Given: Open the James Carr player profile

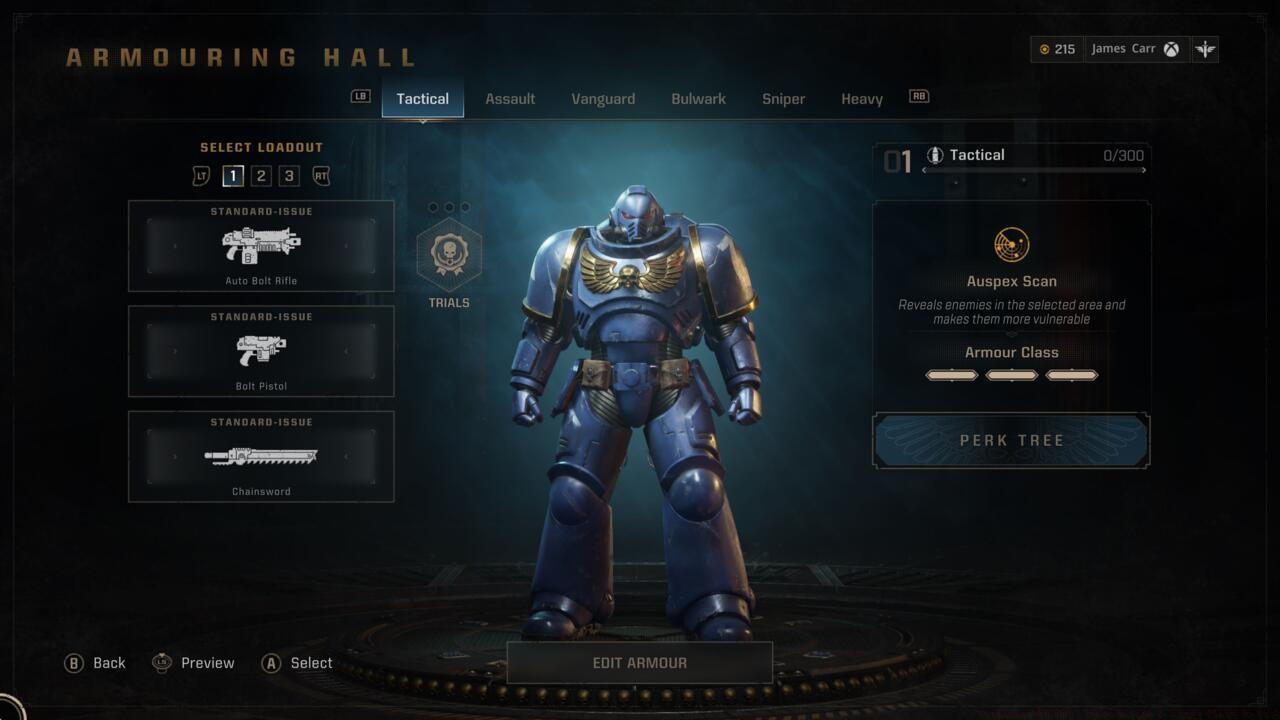Looking at the screenshot, I should (1134, 49).
